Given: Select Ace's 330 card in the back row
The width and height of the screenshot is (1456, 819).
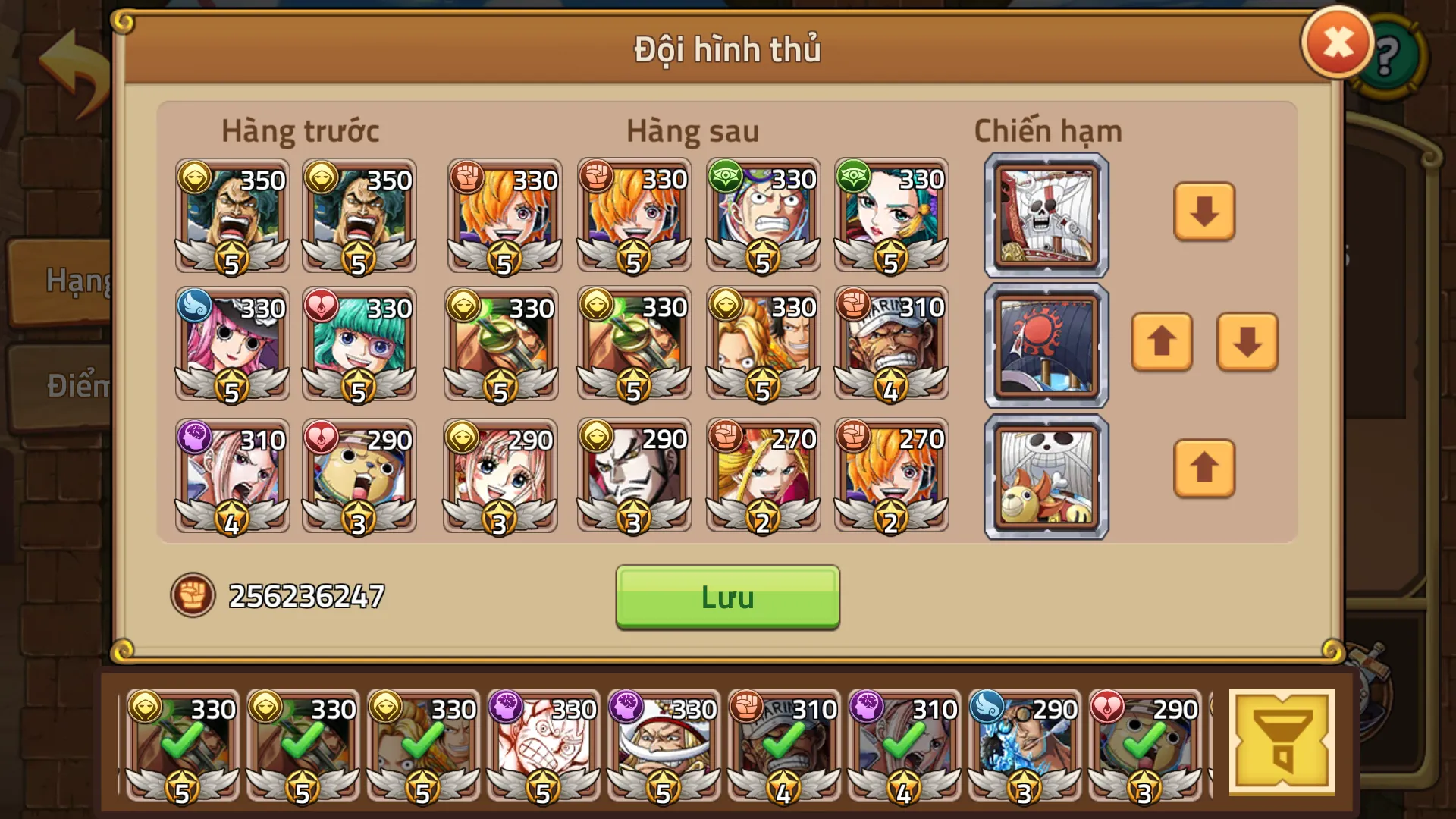Looking at the screenshot, I should (x=763, y=345).
